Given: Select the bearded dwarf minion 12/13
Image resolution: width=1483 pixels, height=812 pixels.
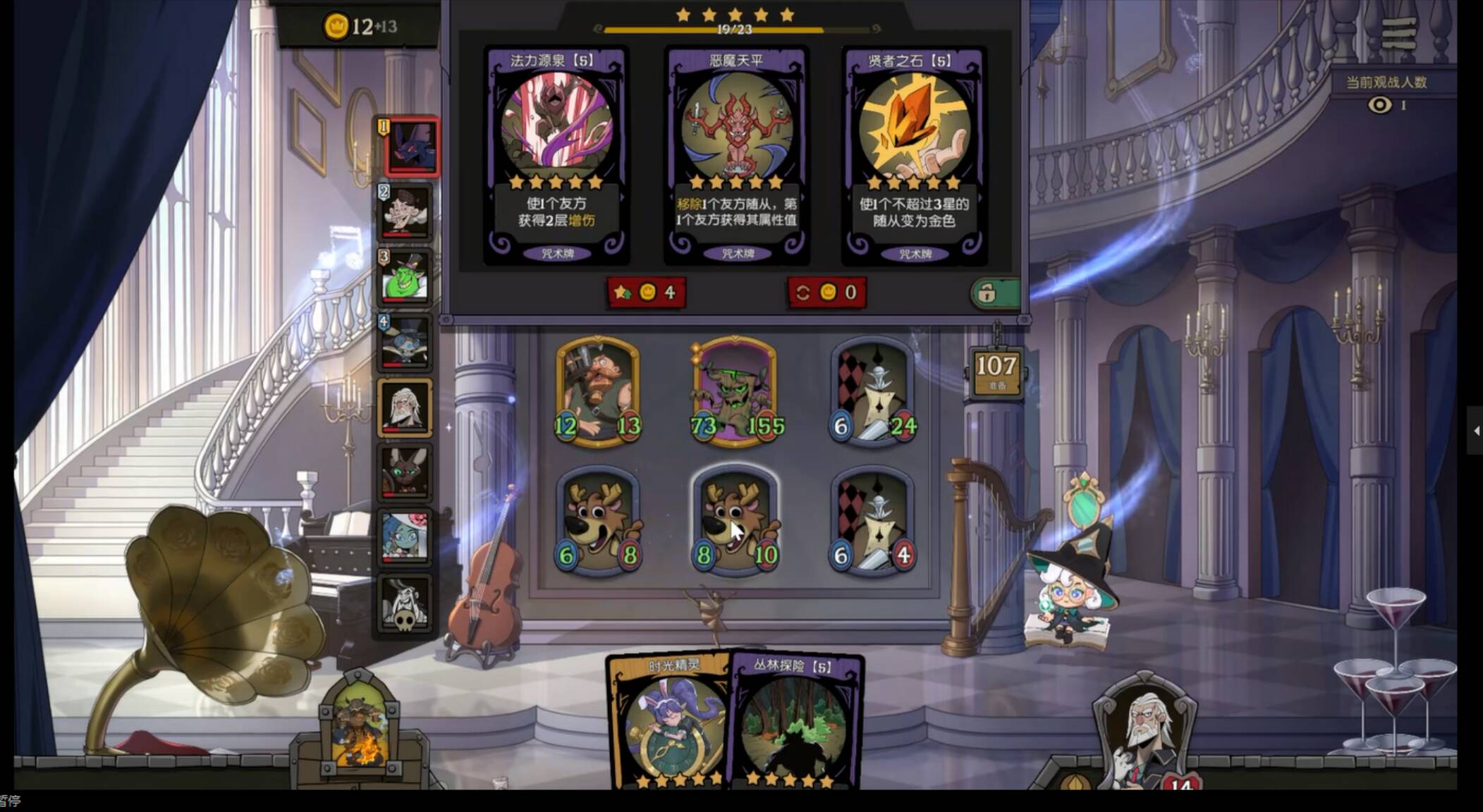Looking at the screenshot, I should pyautogui.click(x=598, y=391).
